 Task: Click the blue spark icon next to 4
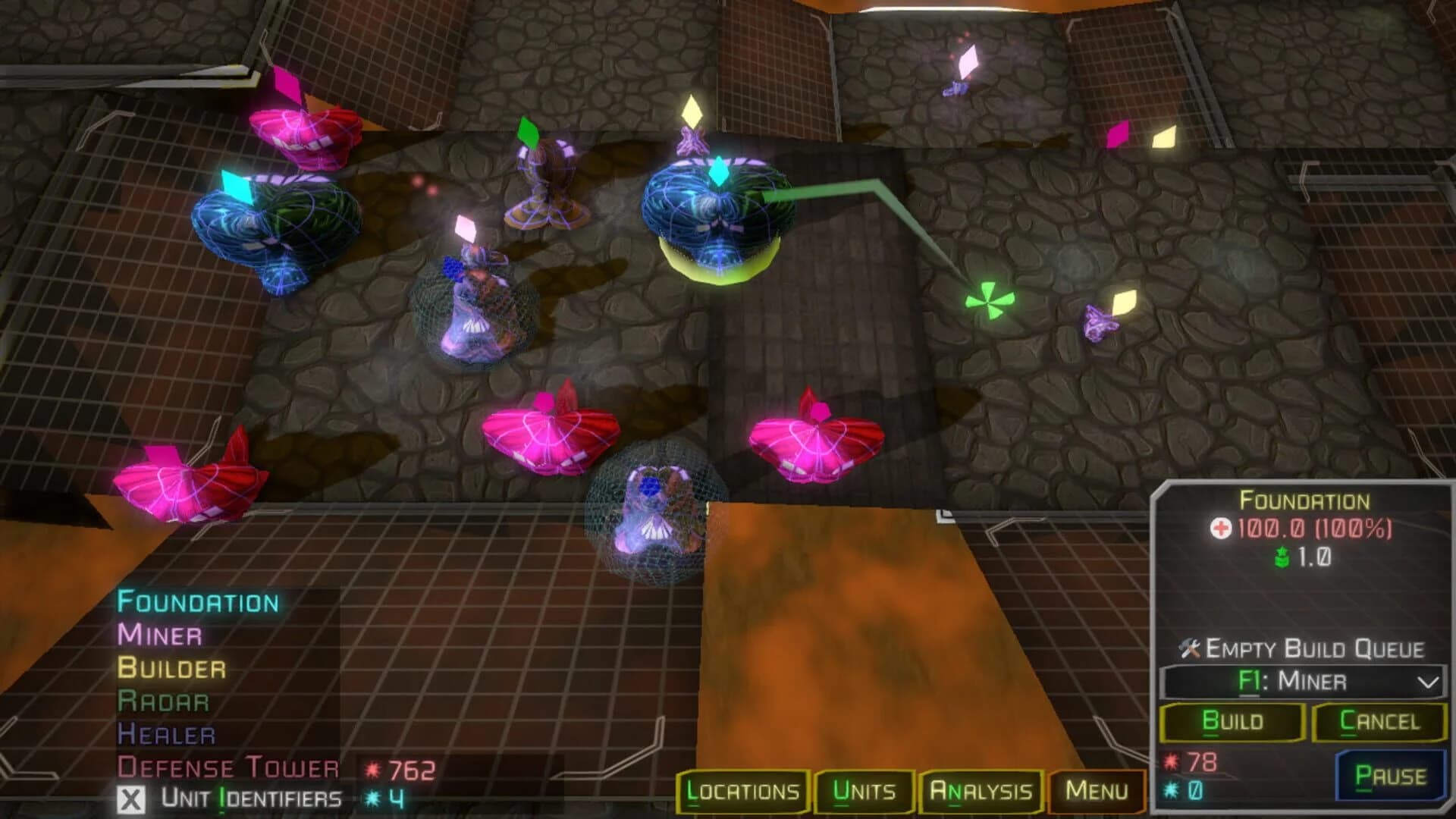coord(372,799)
